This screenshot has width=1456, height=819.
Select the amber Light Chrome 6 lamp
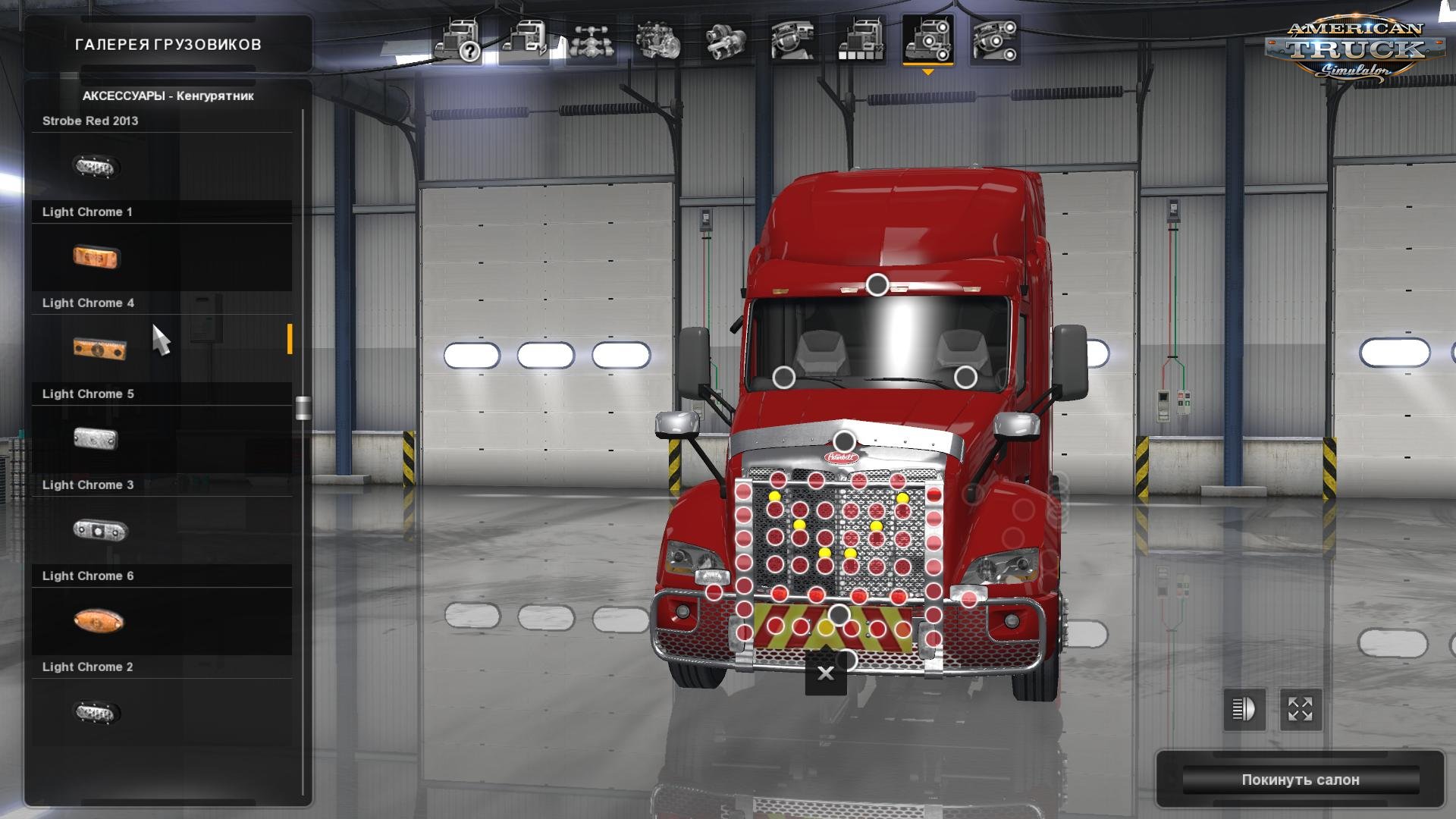[x=99, y=620]
